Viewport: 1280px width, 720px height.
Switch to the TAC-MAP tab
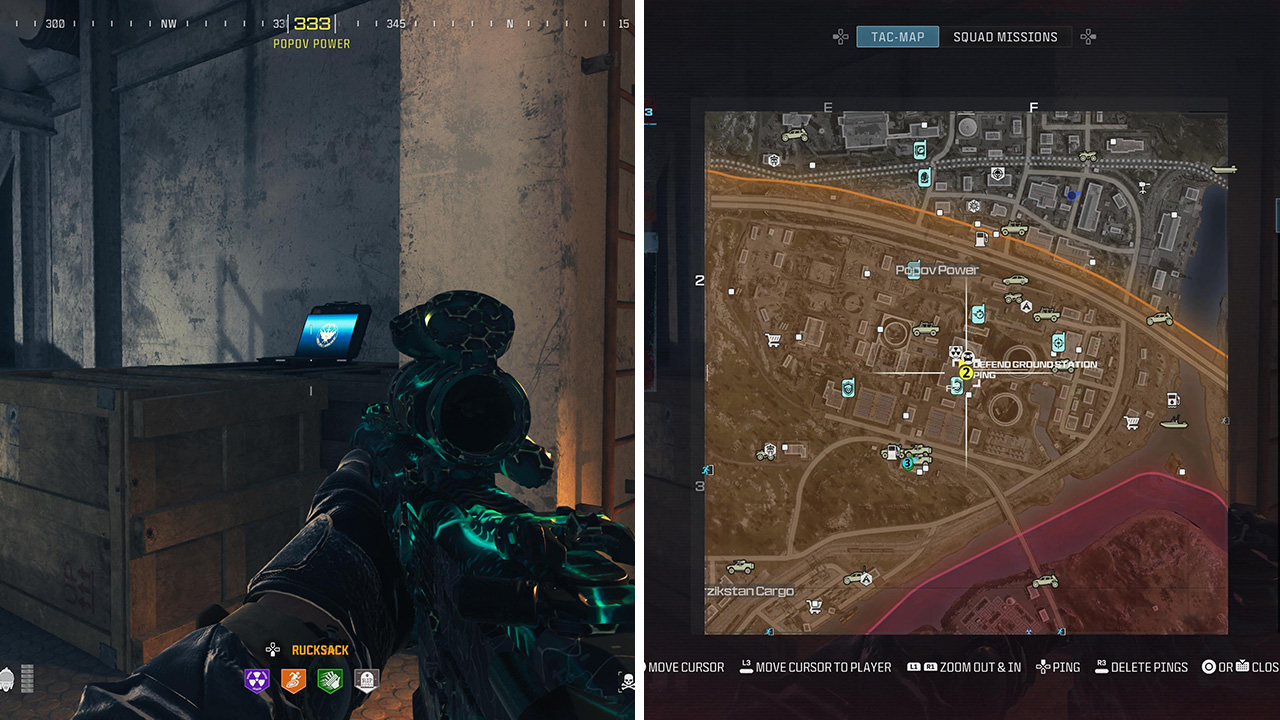click(x=896, y=36)
